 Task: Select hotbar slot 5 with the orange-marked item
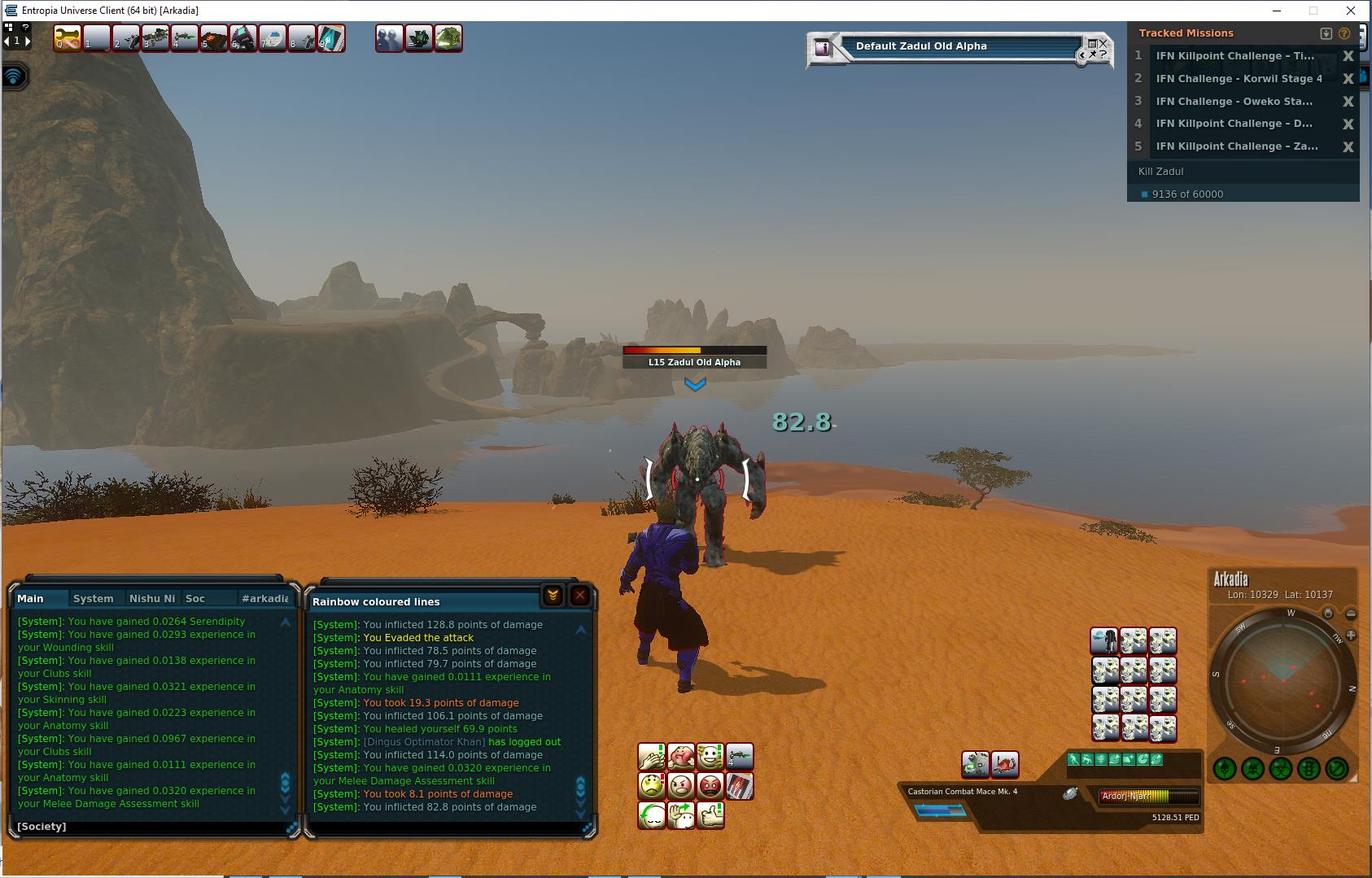pos(213,38)
